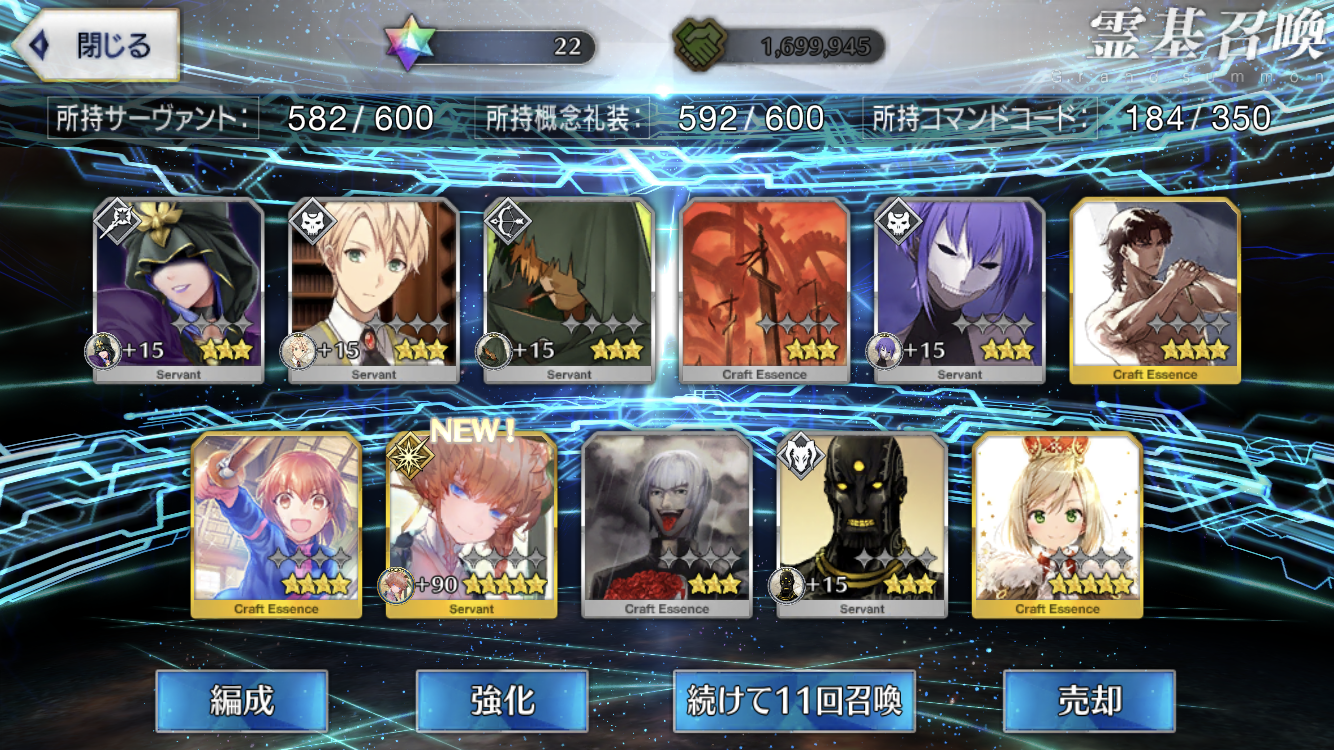Select the purple hooded servant card

point(179,290)
